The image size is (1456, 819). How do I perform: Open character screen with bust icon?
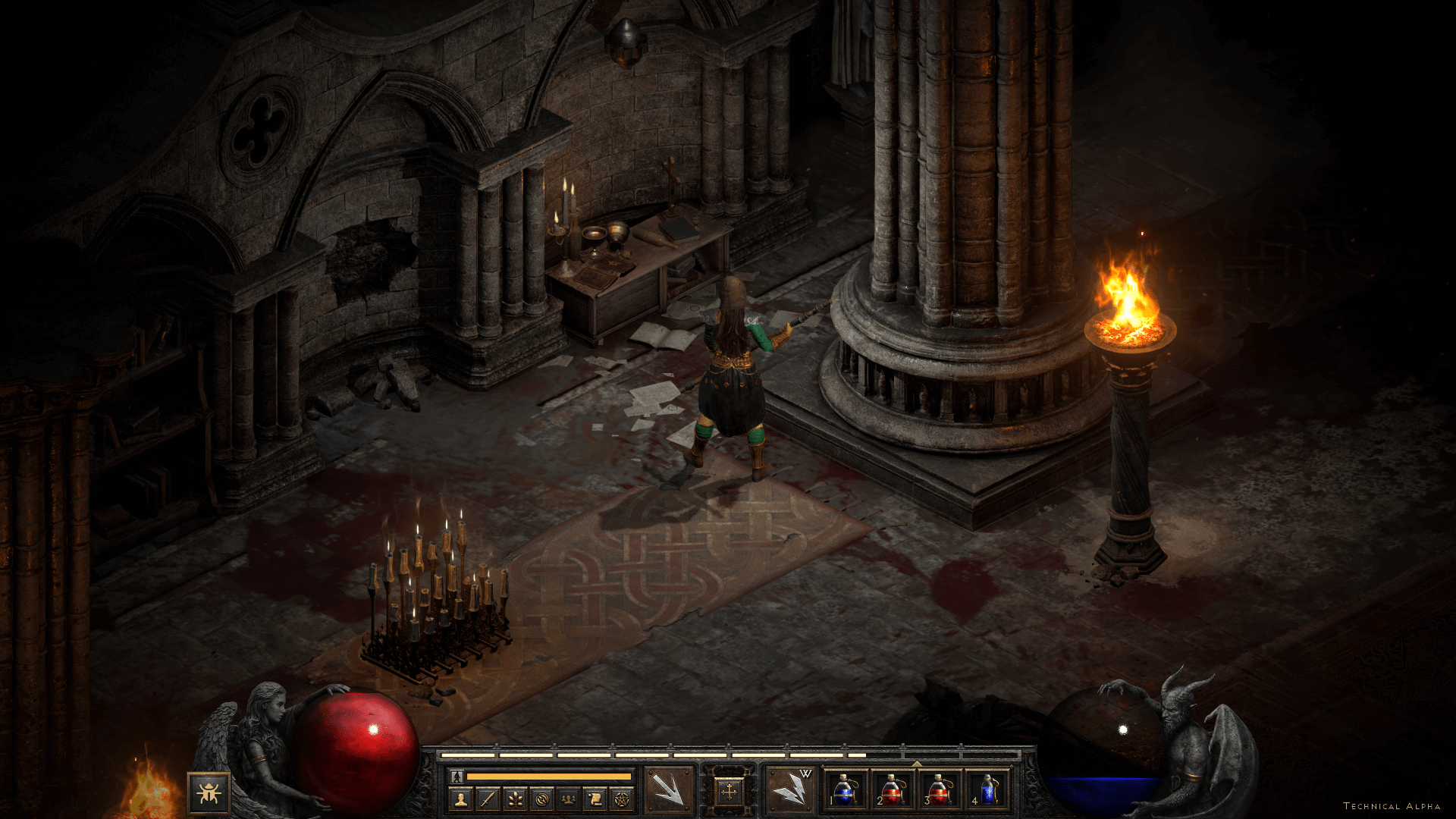click(x=460, y=799)
